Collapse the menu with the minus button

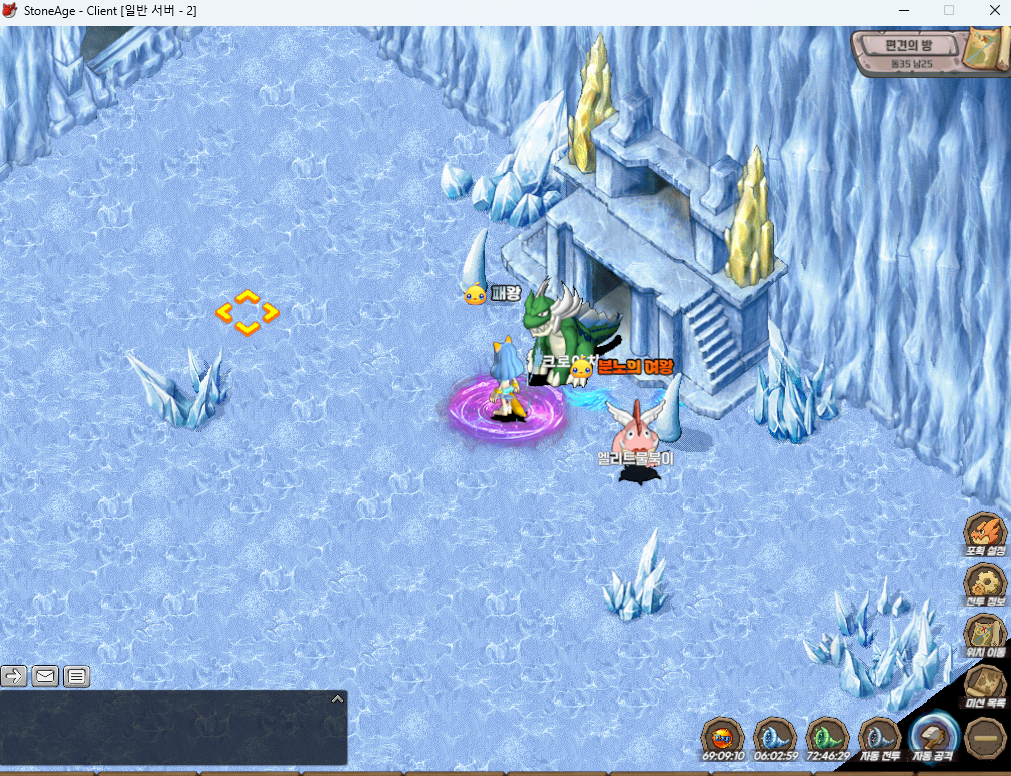click(986, 738)
